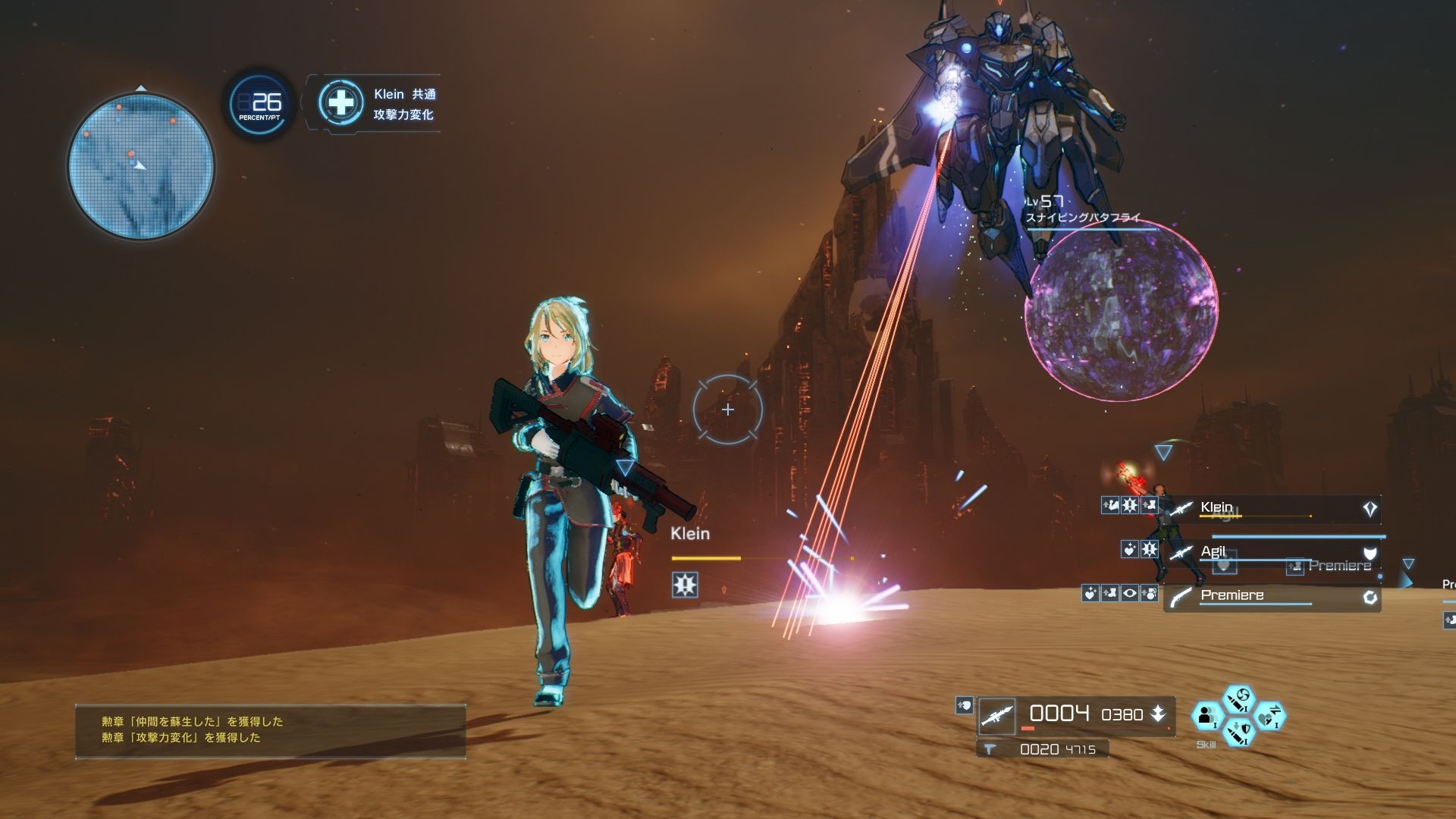Click the sparkling heart buff beside Agil
Screen dimensions: 1456x819
[x=1129, y=549]
